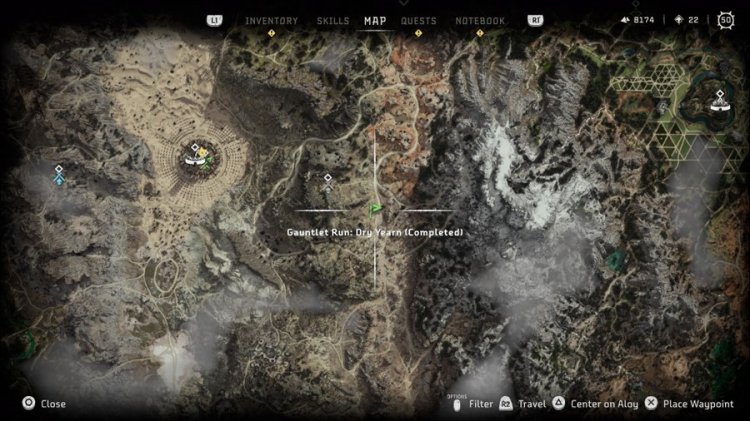Switch to the Inventory tab
The width and height of the screenshot is (750, 421).
271,20
